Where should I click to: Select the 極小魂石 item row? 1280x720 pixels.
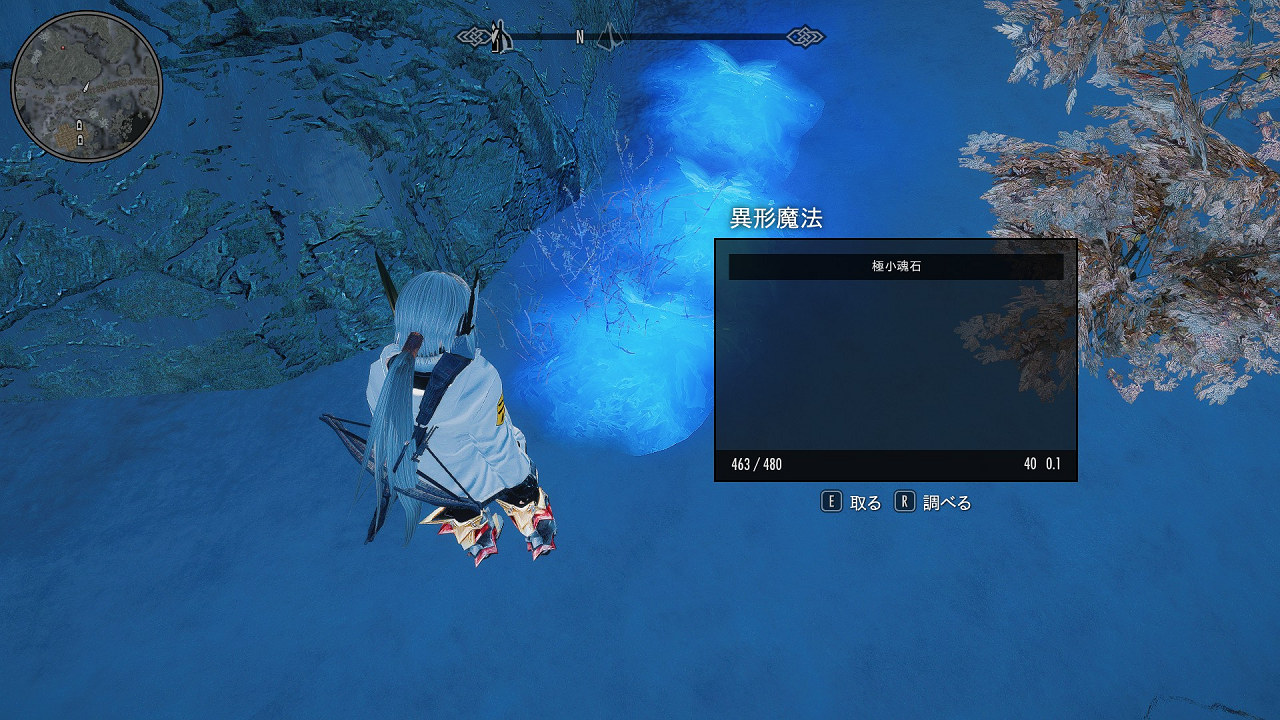point(895,267)
